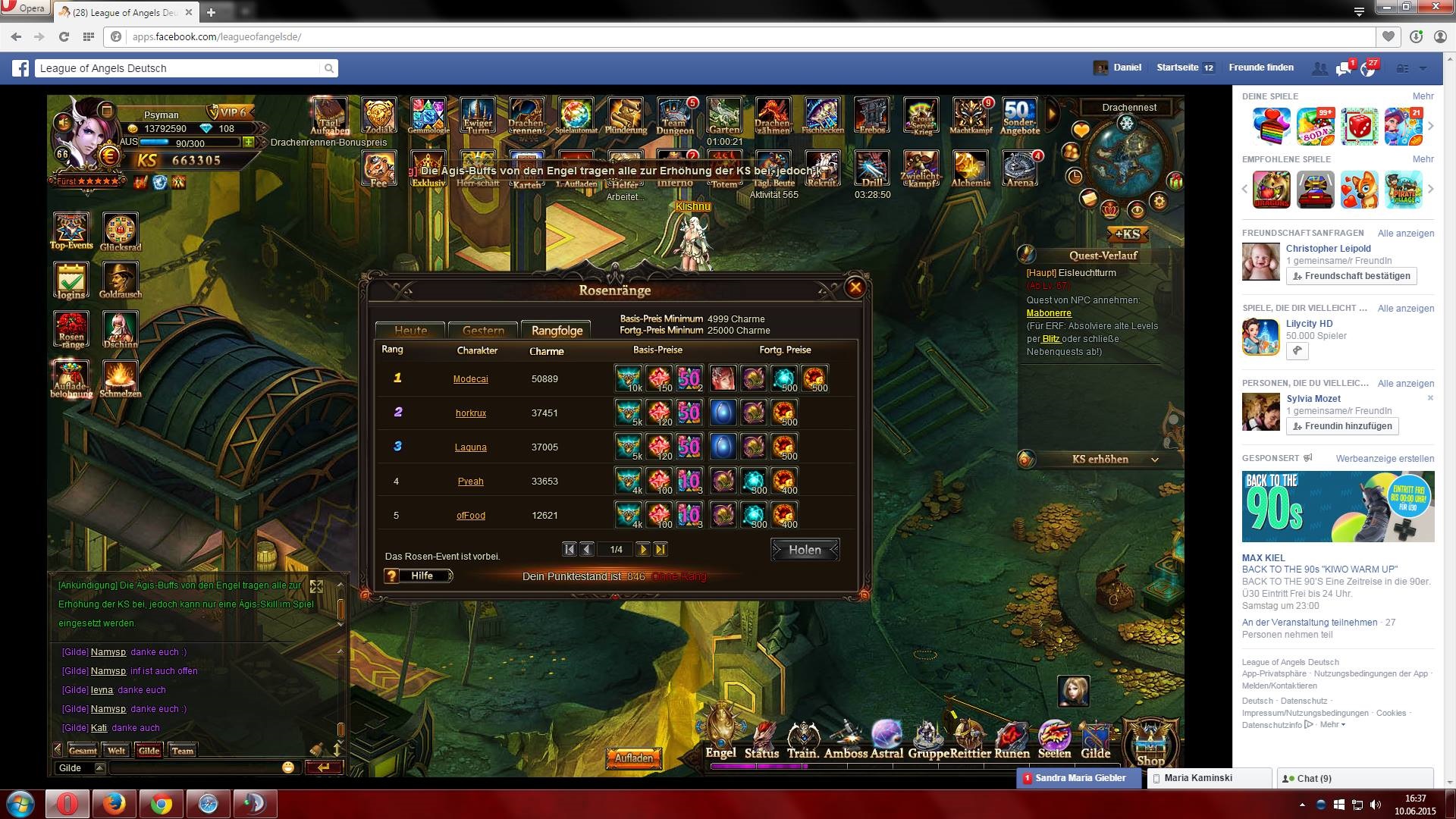Claim rewards with the Holen button
Screen dimensions: 1456x819
click(x=805, y=550)
